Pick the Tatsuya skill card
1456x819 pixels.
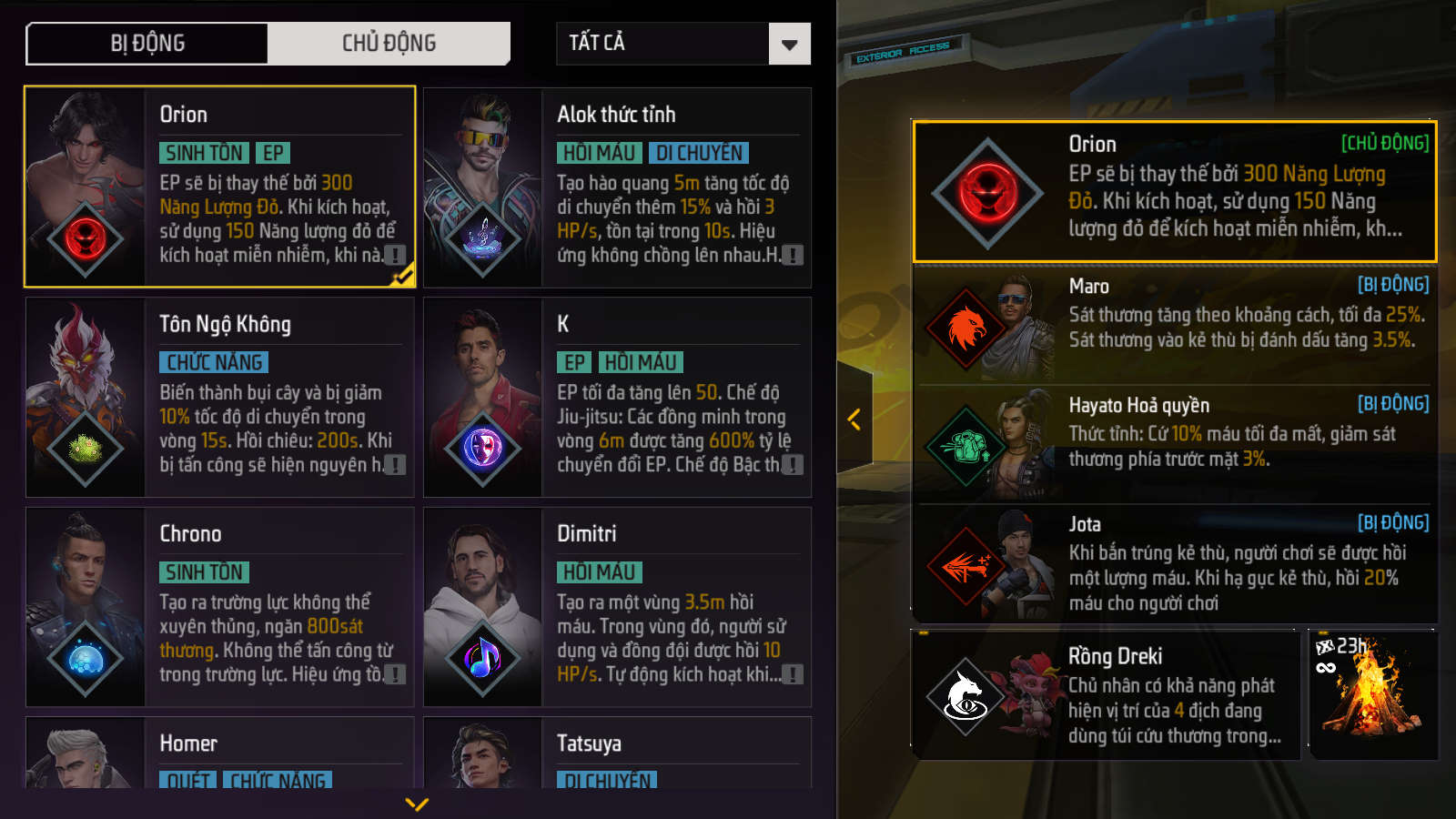coord(617,753)
